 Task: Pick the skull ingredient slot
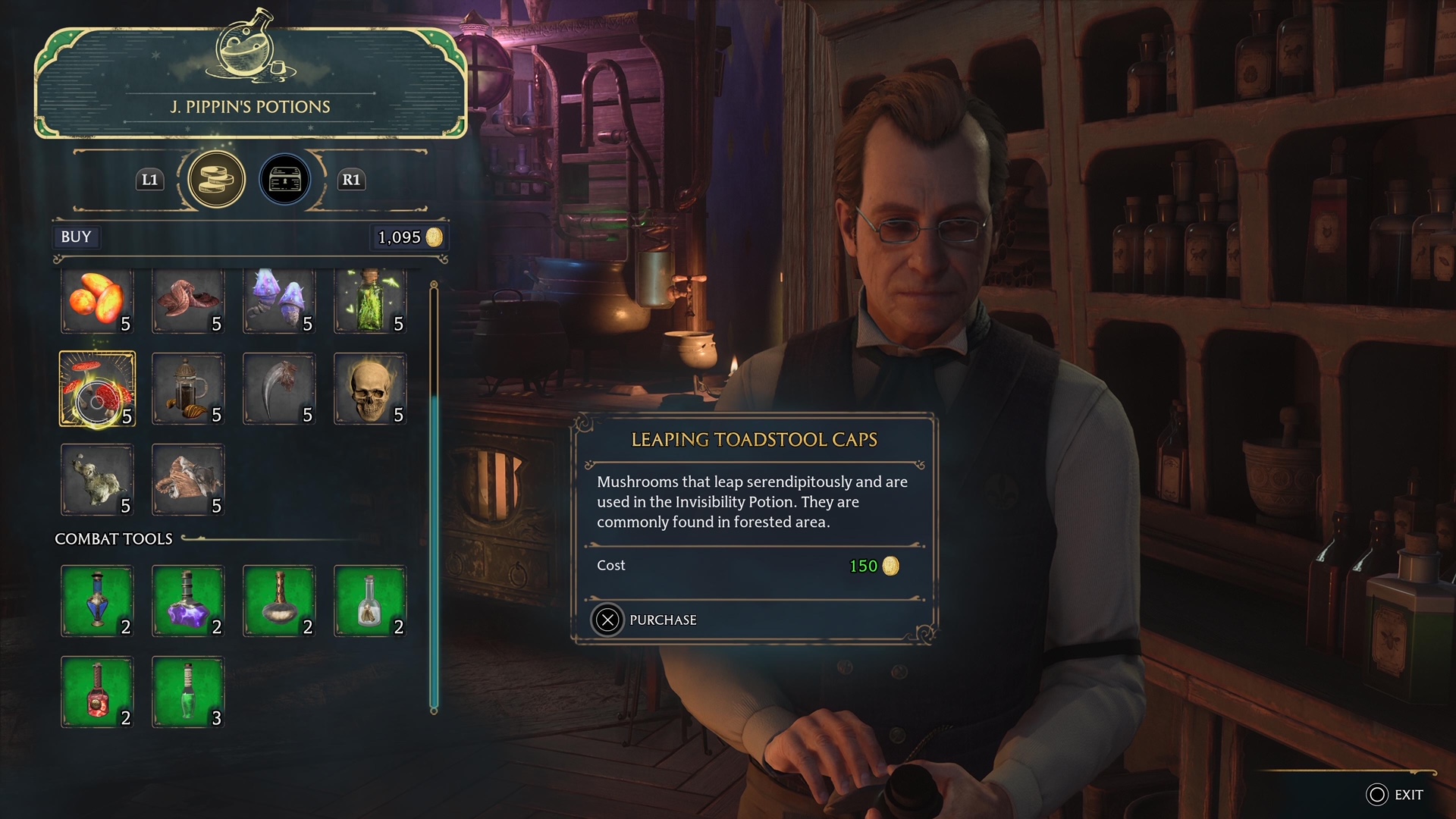370,389
